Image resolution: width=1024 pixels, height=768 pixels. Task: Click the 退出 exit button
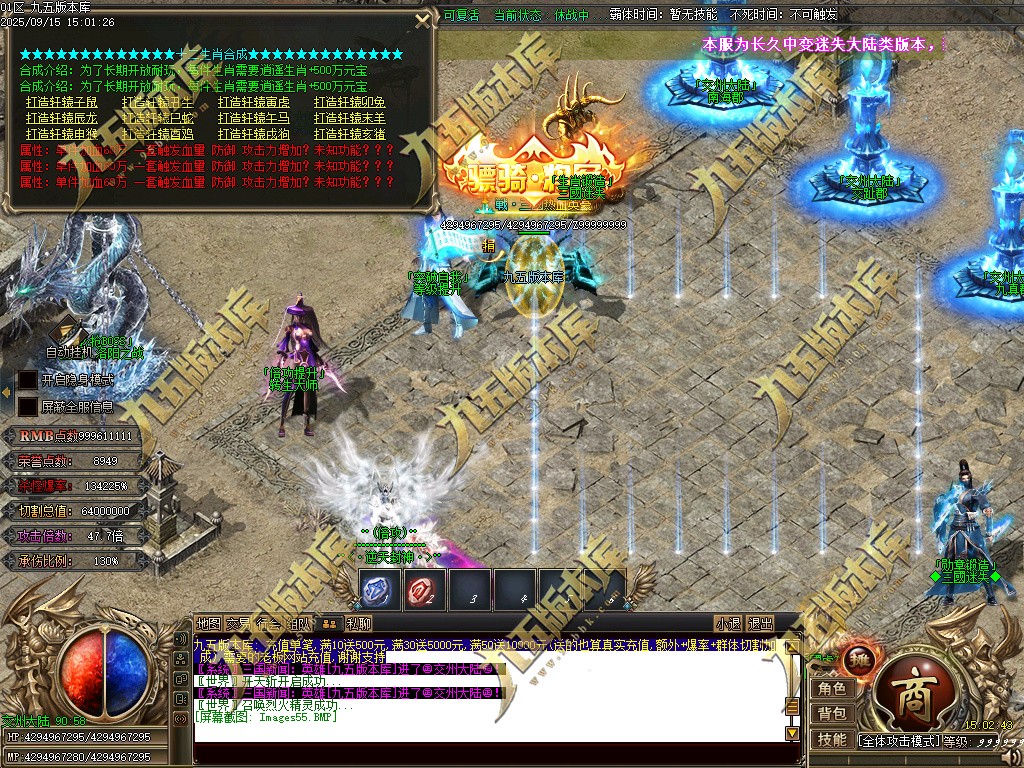pos(761,623)
